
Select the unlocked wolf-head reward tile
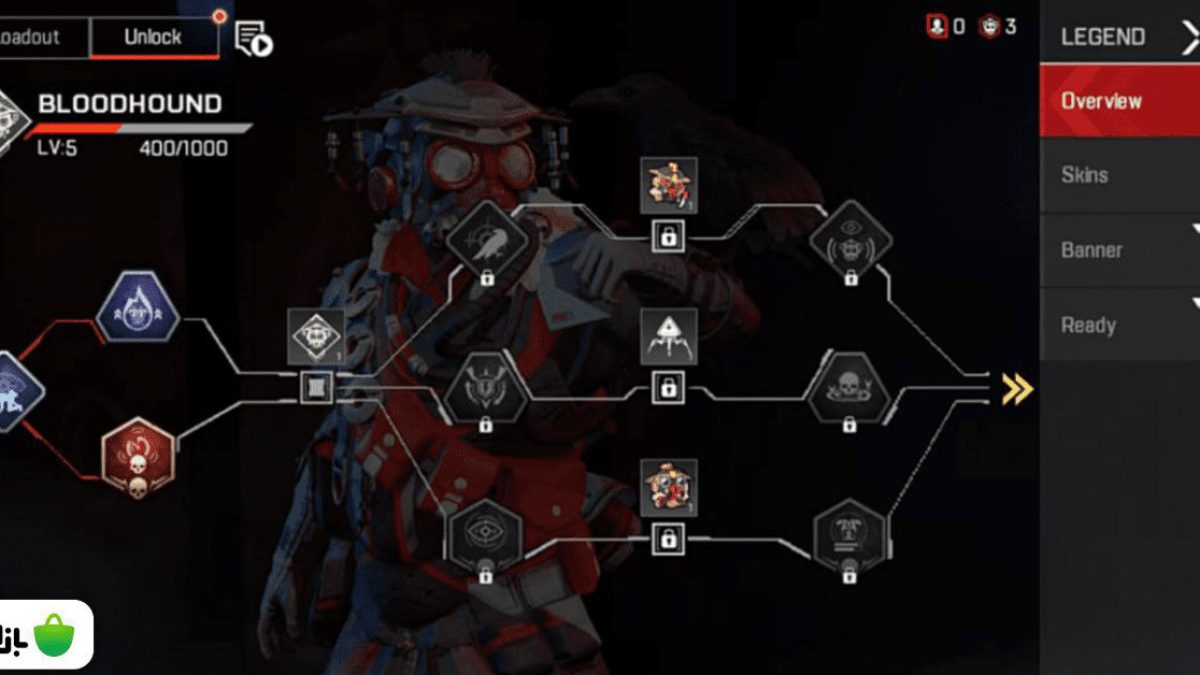tap(316, 336)
